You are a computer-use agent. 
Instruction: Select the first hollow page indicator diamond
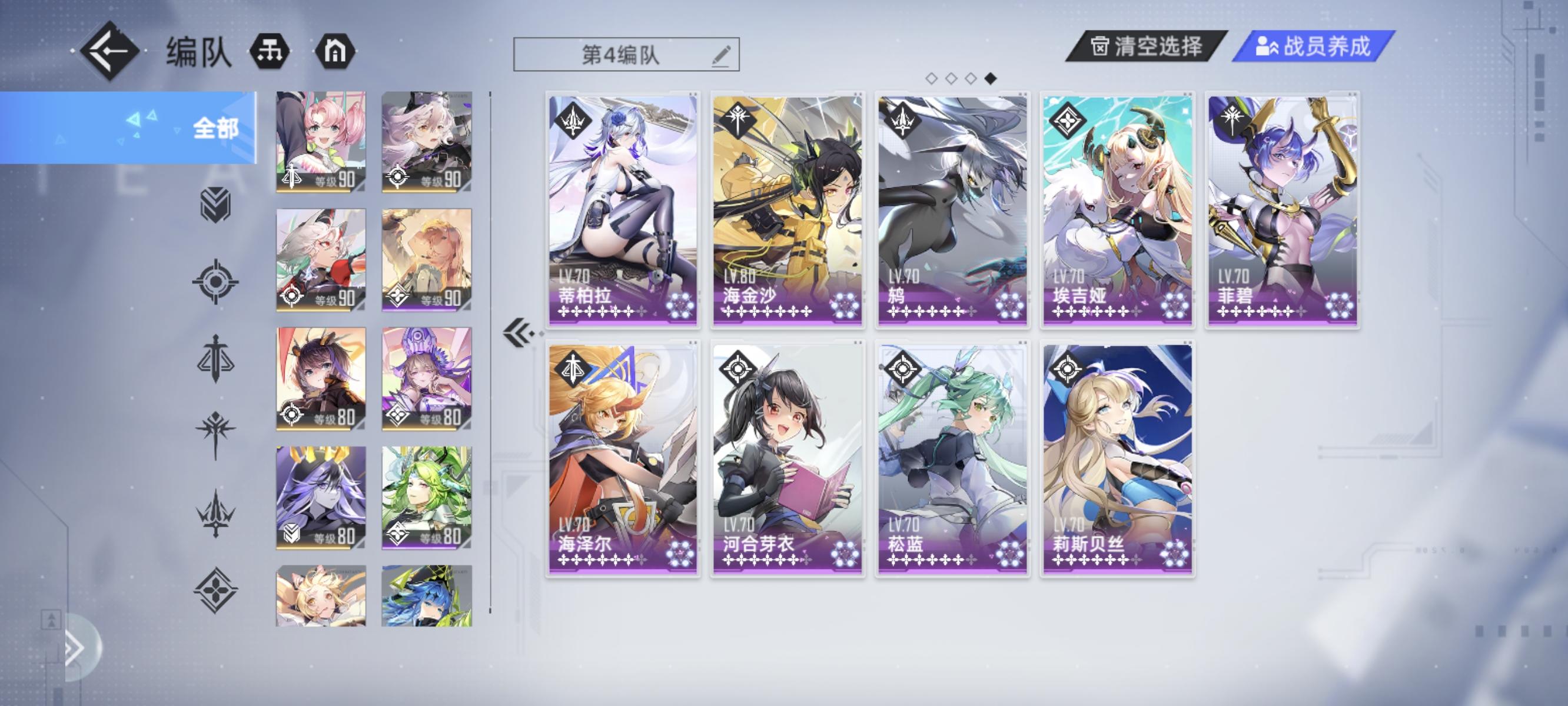pos(931,78)
